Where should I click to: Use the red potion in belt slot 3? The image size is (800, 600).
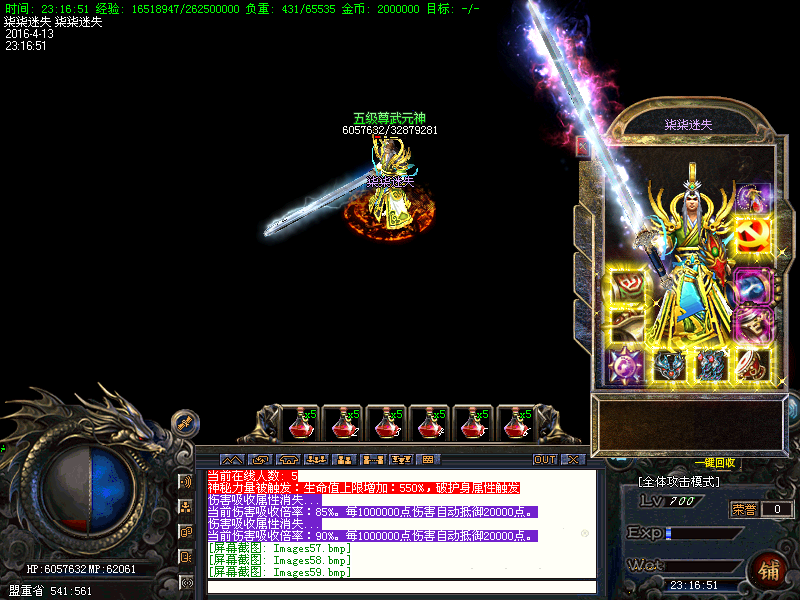click(386, 424)
